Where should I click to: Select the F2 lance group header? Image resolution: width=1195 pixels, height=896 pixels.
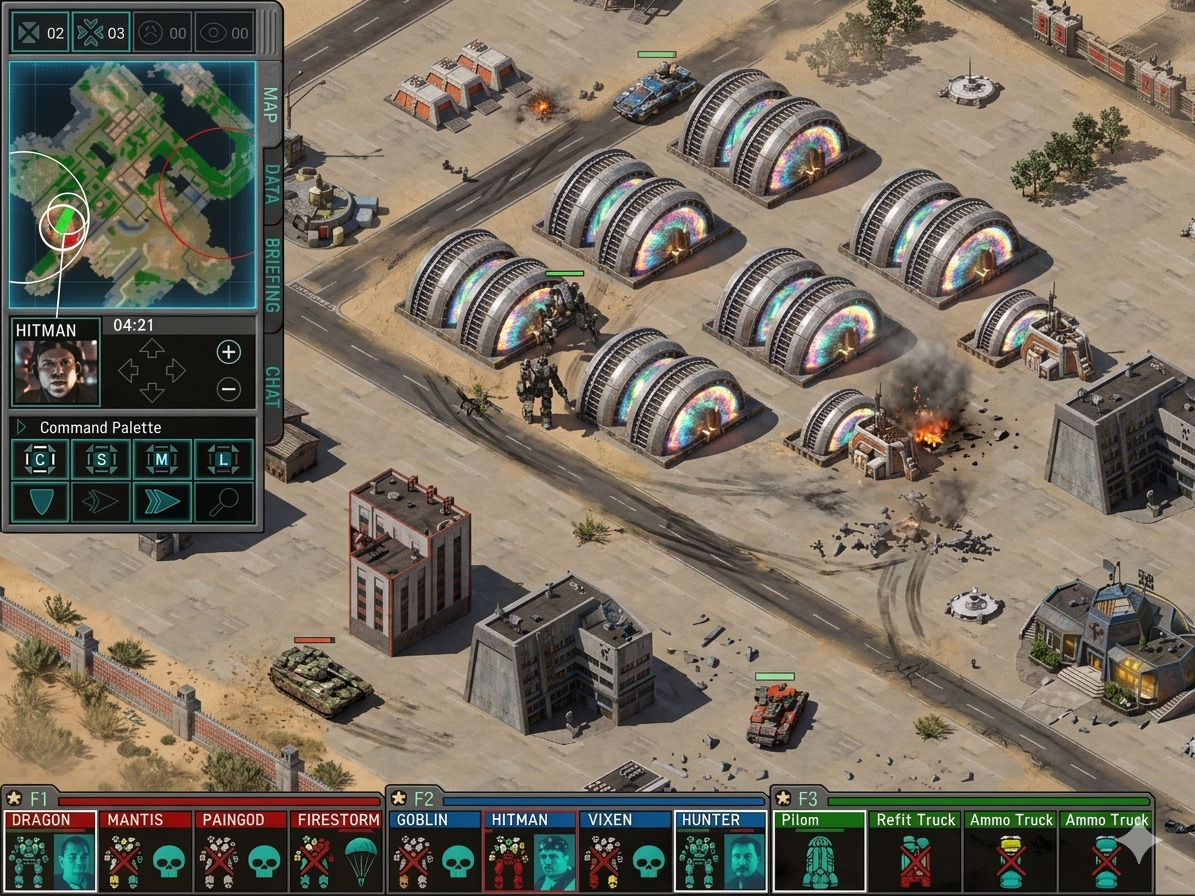click(x=424, y=798)
